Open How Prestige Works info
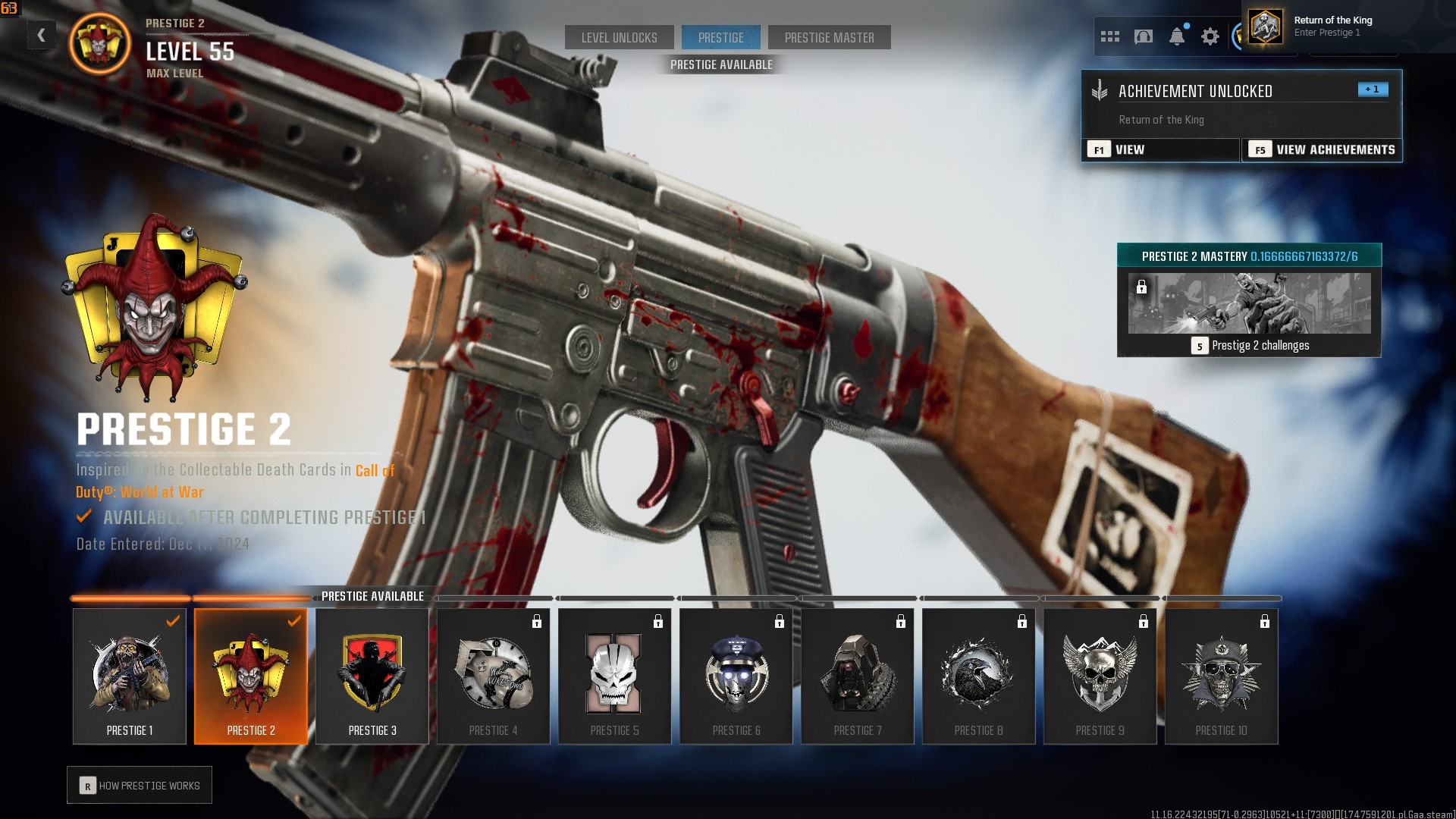Viewport: 1456px width, 819px height. coord(140,786)
